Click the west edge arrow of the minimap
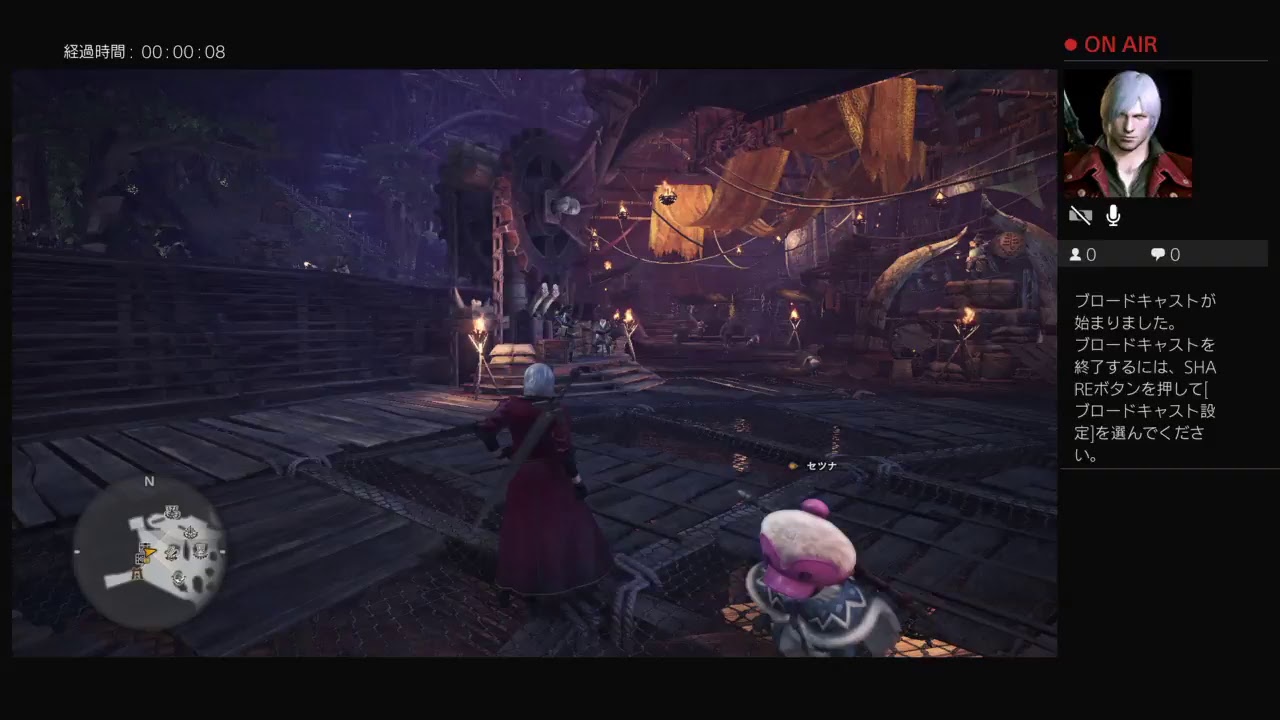 (x=78, y=551)
